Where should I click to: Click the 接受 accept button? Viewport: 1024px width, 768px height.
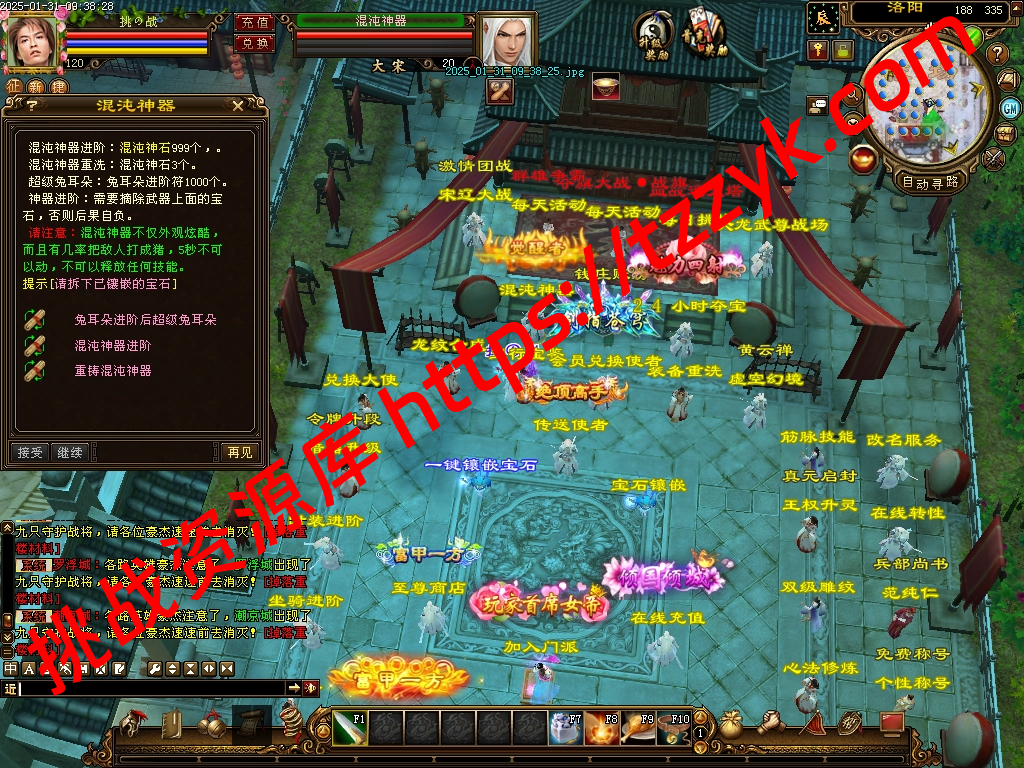[30, 452]
